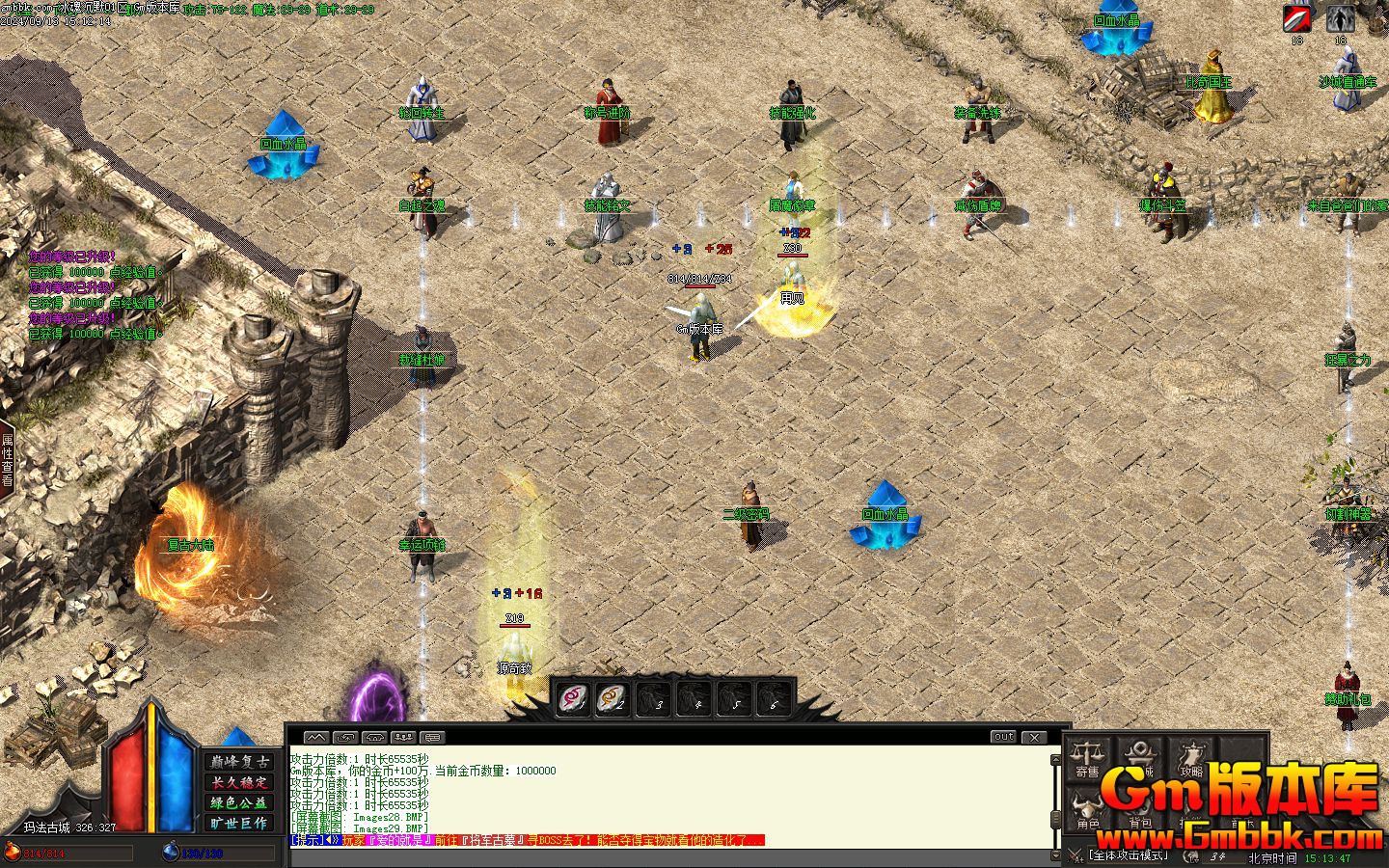The height and width of the screenshot is (868, 1389).
Task: Click the 巅峰复古 button
Action: click(x=238, y=762)
